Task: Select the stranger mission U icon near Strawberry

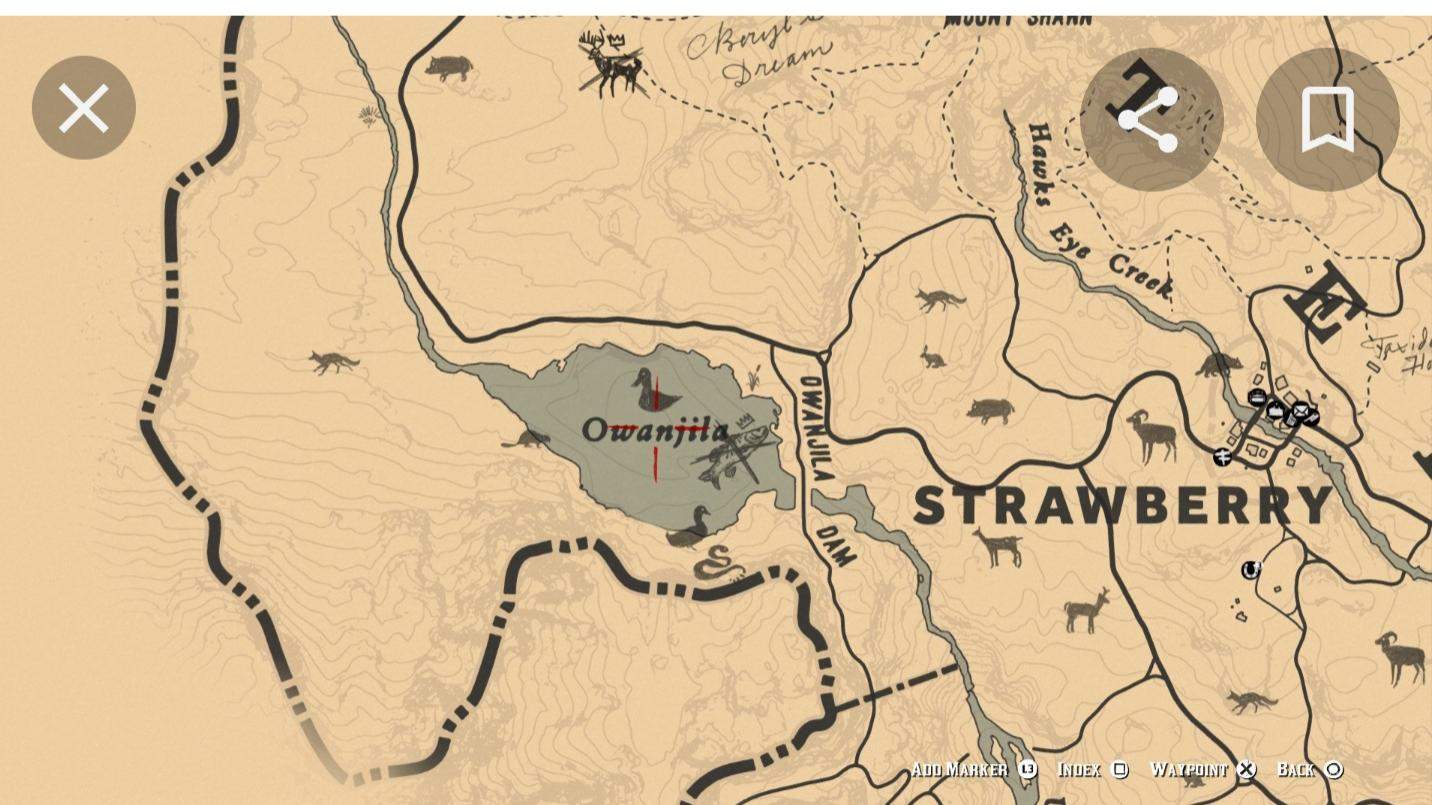Action: [1250, 570]
